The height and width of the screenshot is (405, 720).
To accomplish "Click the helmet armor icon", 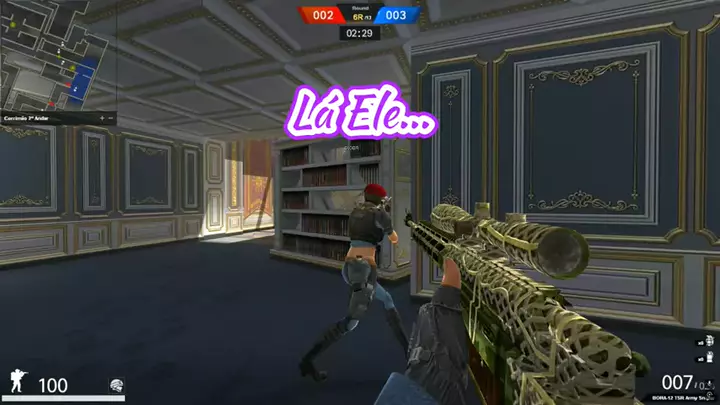I will (x=116, y=384).
